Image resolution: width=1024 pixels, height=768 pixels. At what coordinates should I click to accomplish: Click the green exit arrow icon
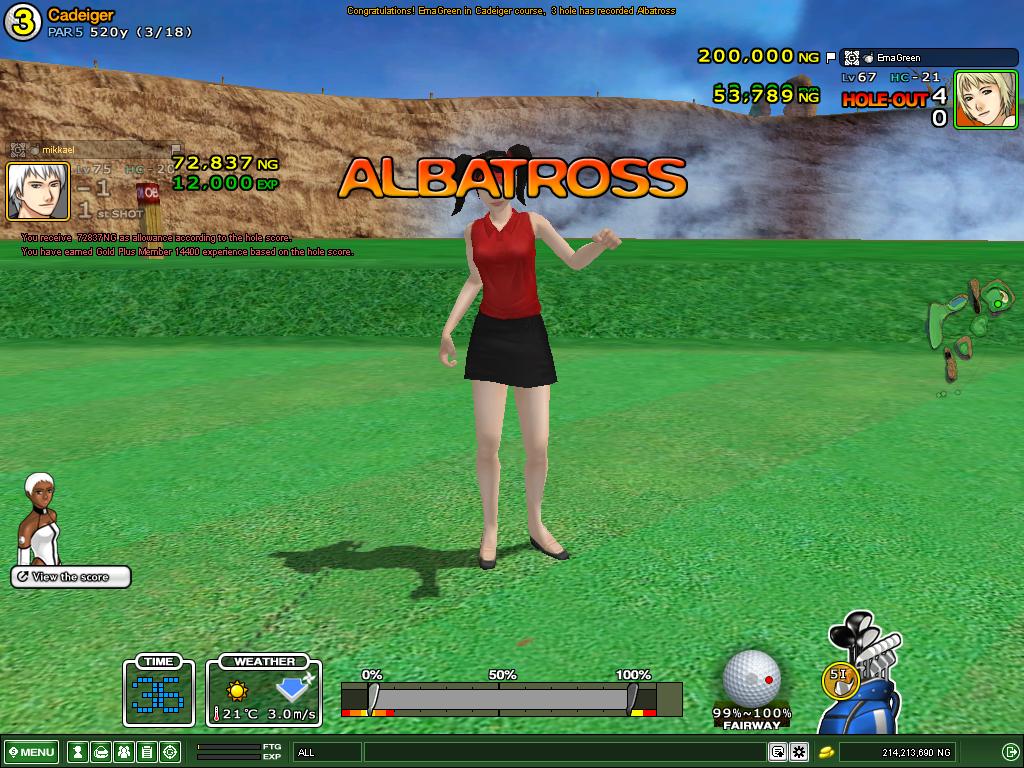point(1009,752)
